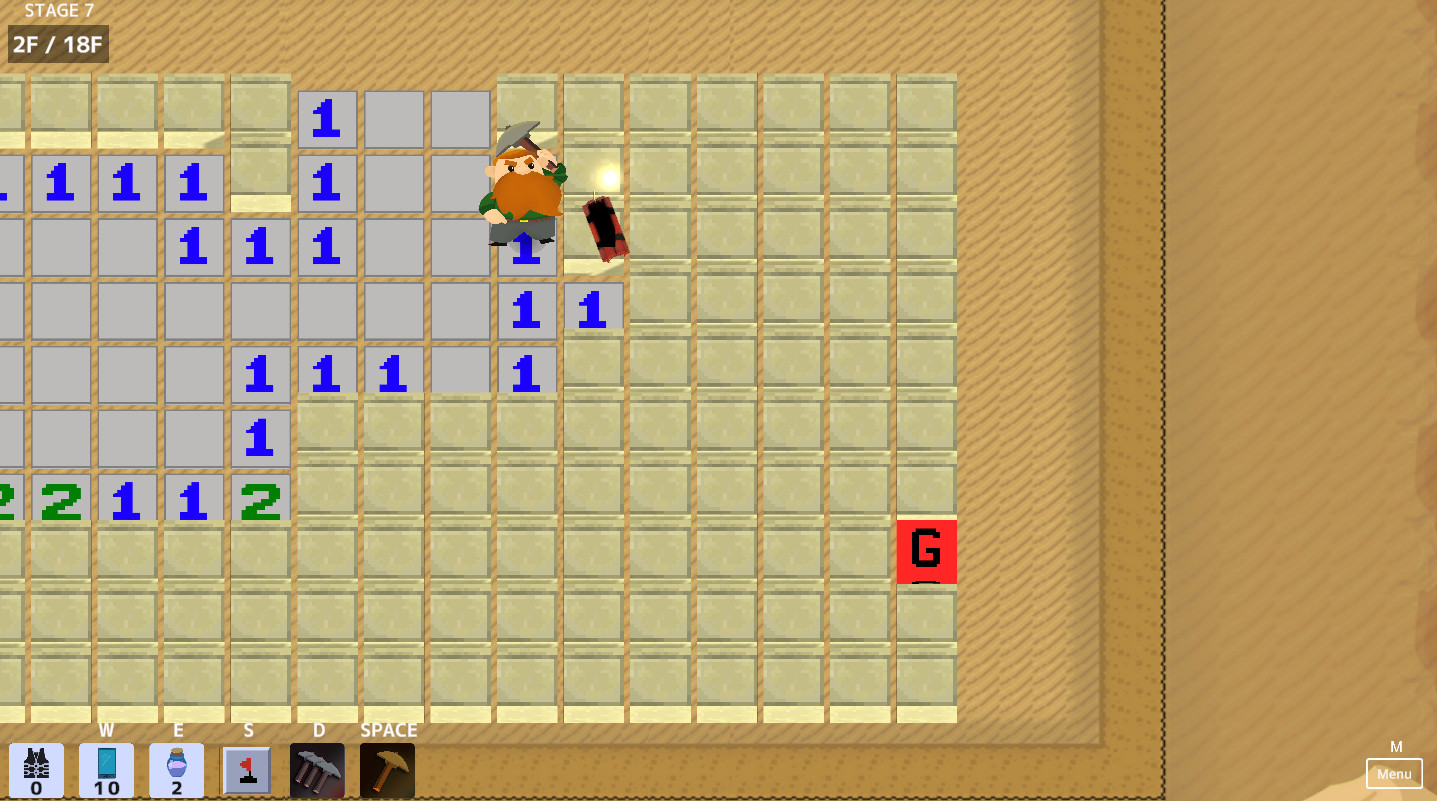Click the potion count number 2

[x=177, y=787]
